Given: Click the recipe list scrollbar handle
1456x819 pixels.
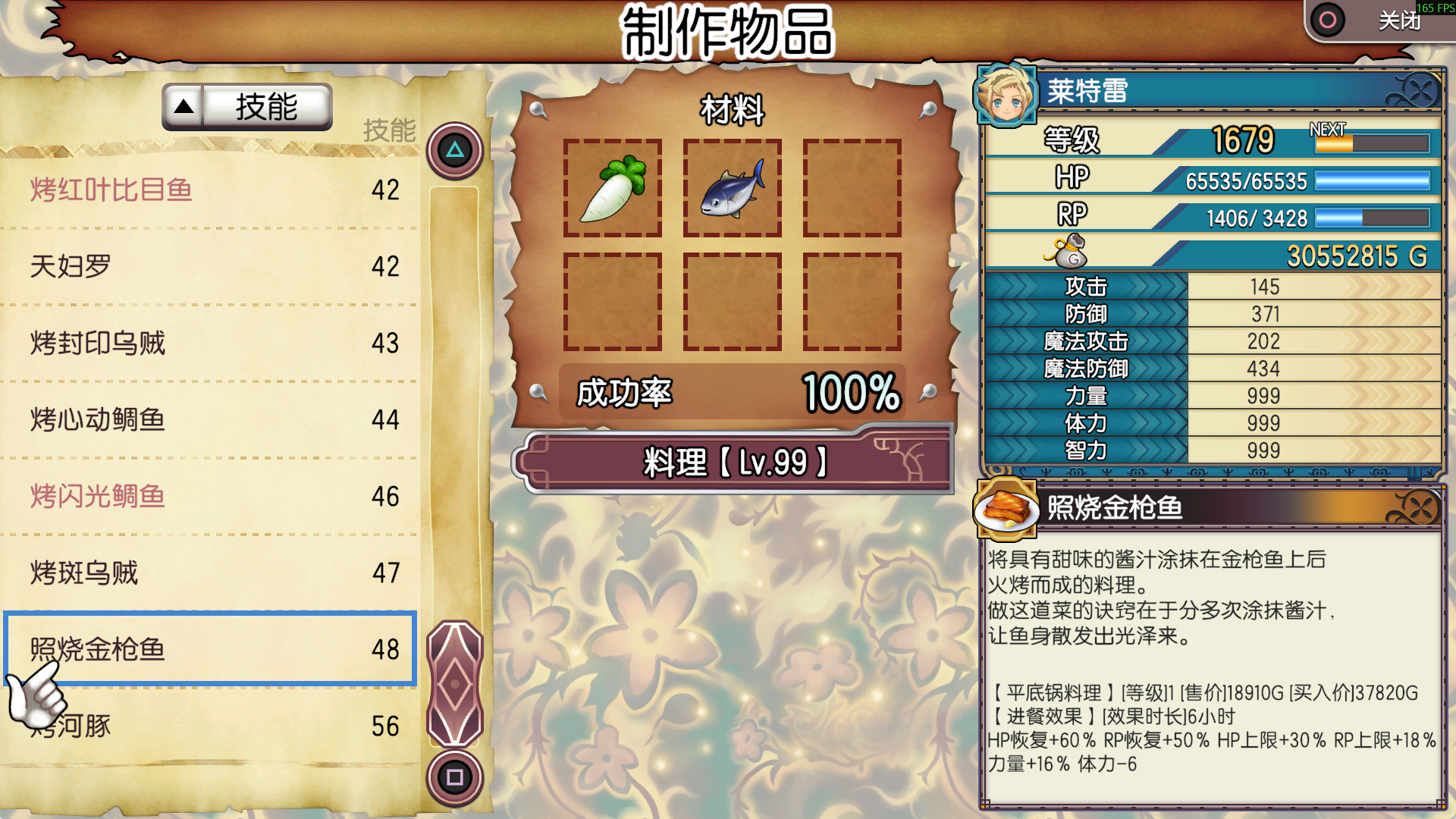Looking at the screenshot, I should (455, 684).
